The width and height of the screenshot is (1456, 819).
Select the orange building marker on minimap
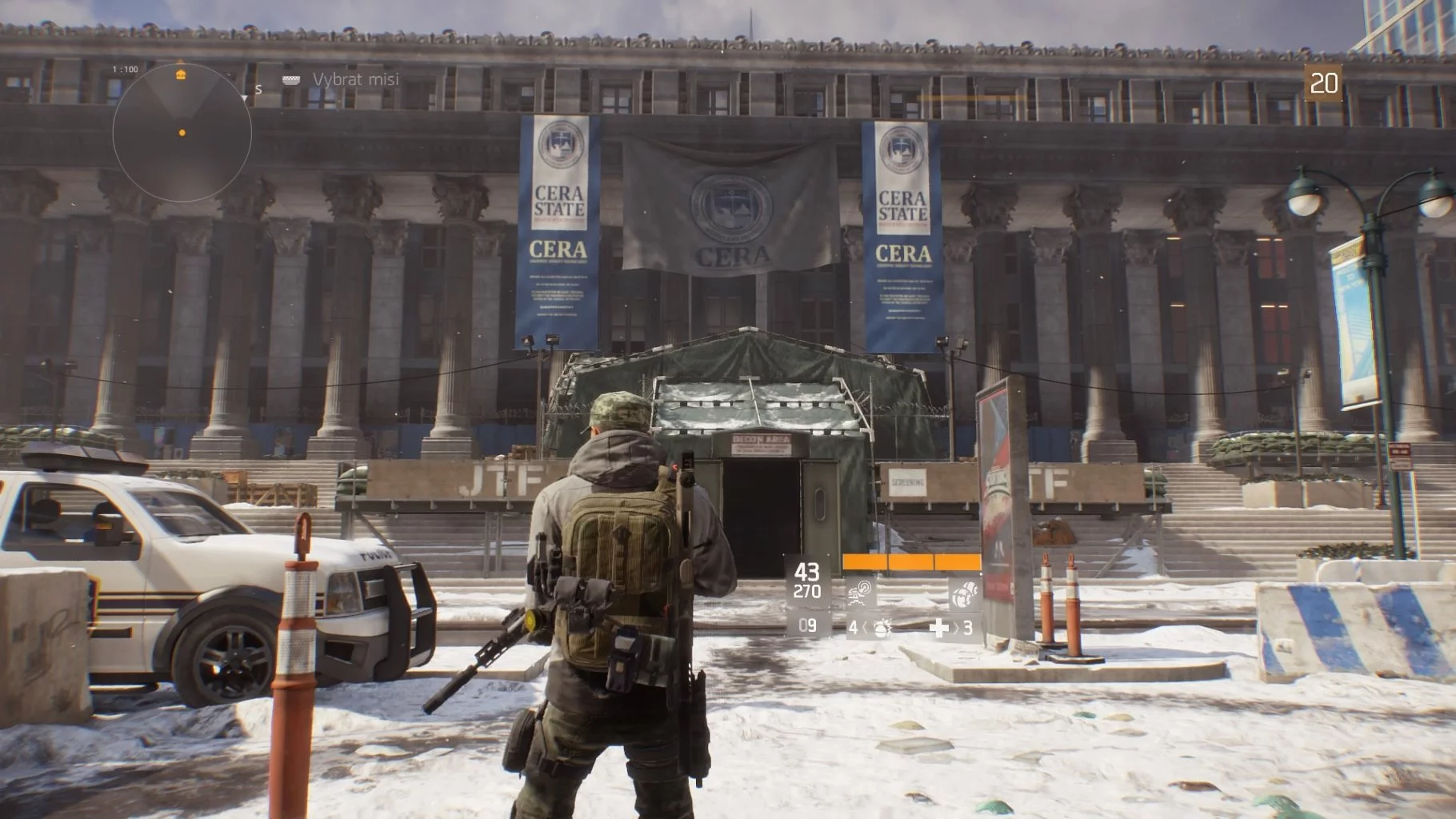[181, 74]
